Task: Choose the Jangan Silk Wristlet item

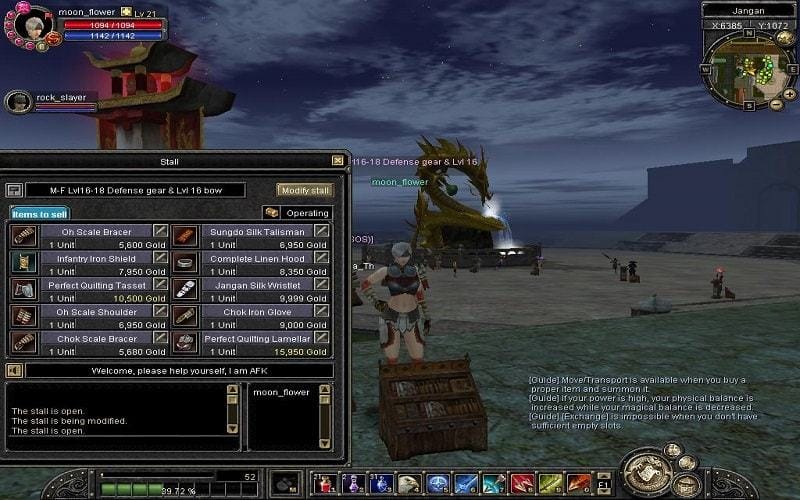Action: pos(256,285)
